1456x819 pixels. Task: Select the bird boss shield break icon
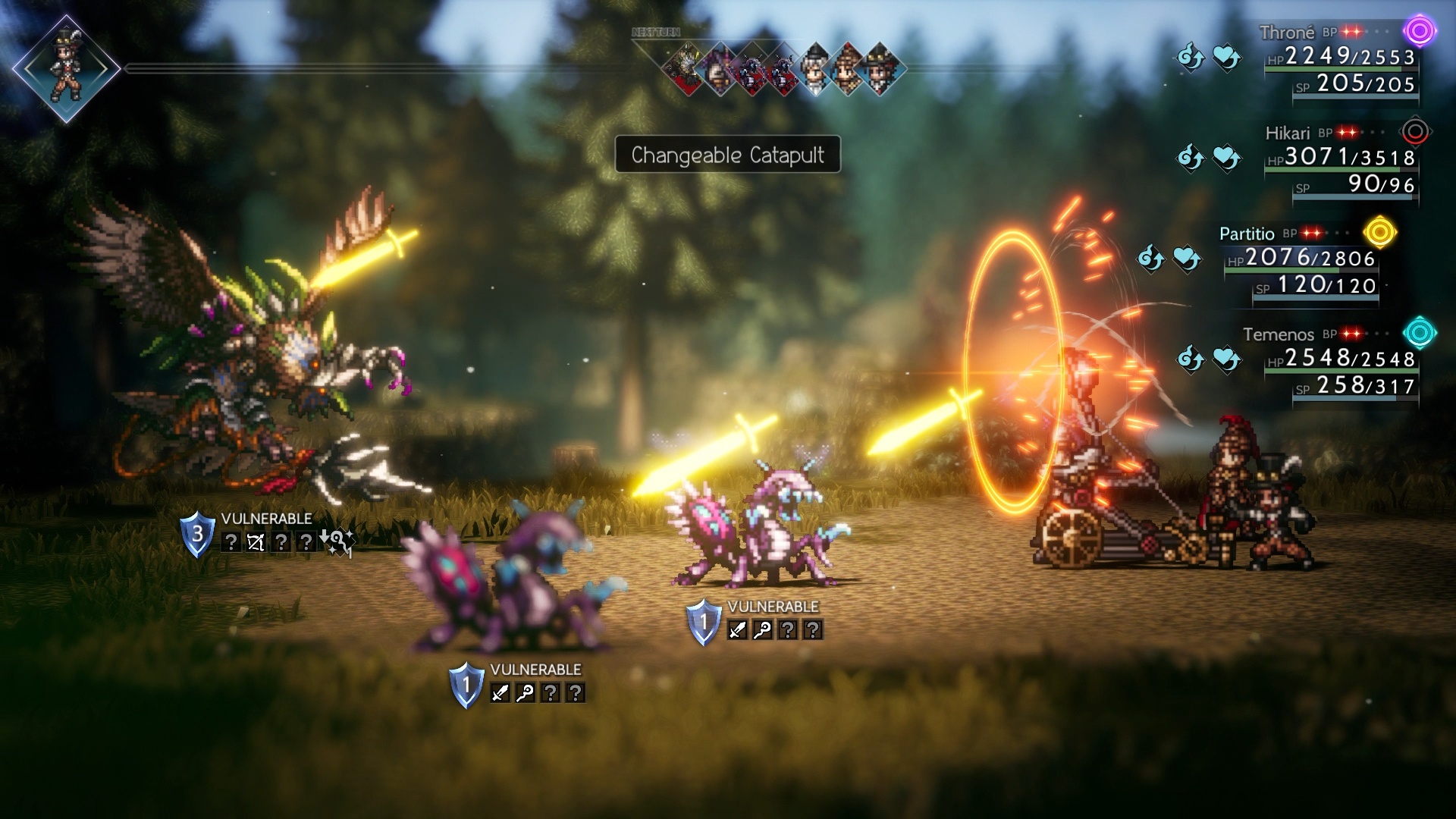197,535
